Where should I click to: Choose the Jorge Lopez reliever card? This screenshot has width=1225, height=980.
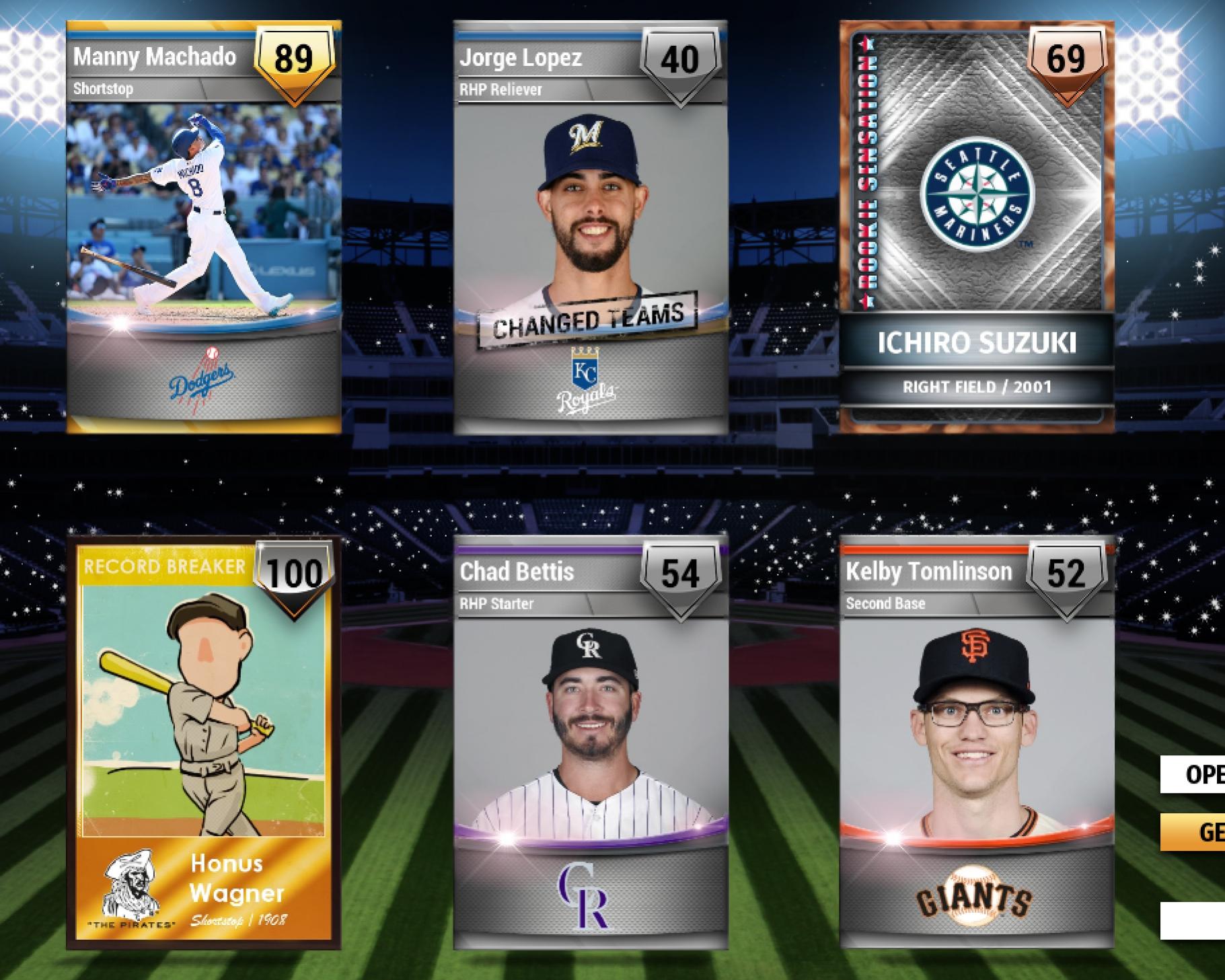tap(590, 227)
